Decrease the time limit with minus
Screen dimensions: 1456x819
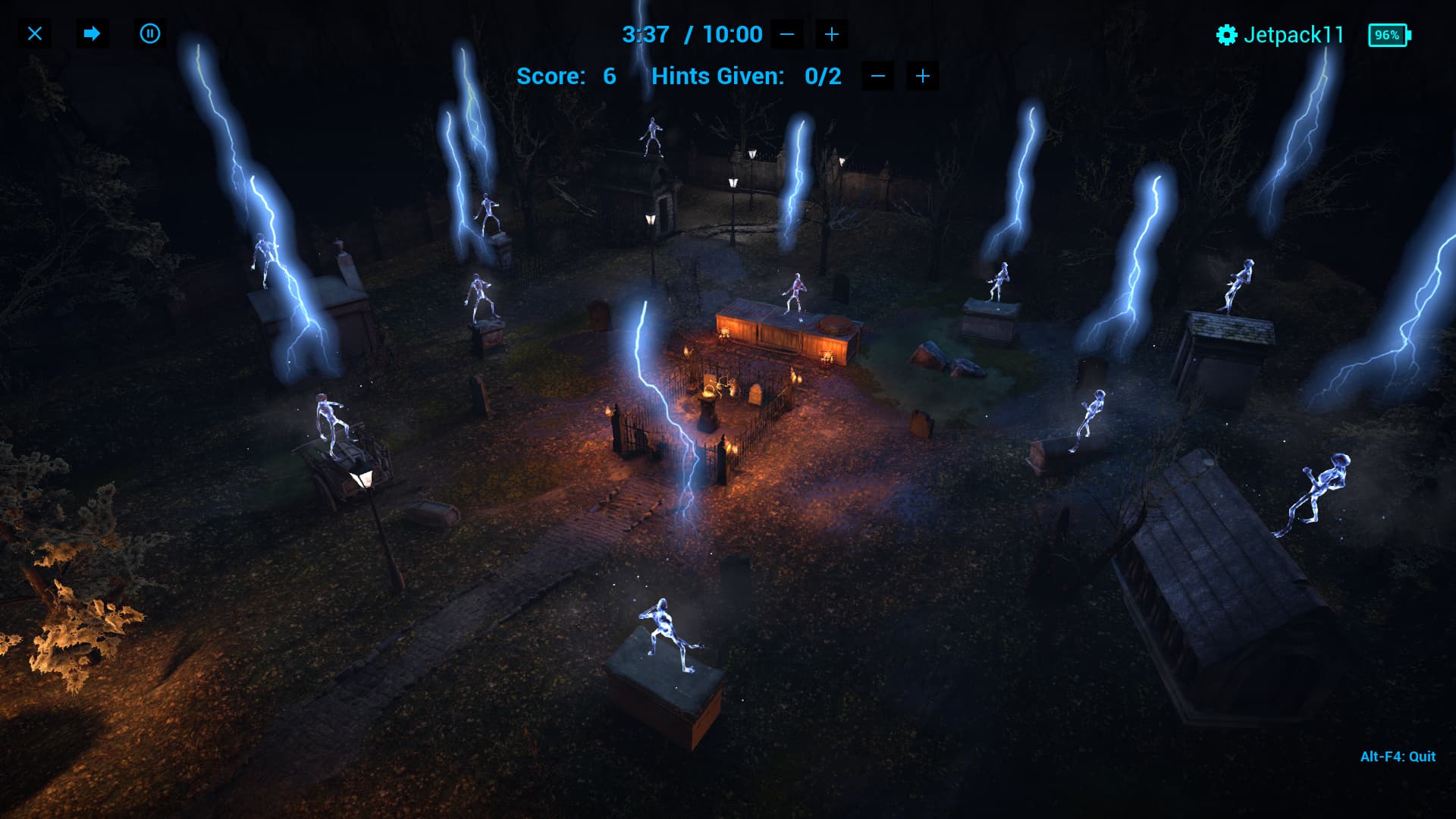787,34
